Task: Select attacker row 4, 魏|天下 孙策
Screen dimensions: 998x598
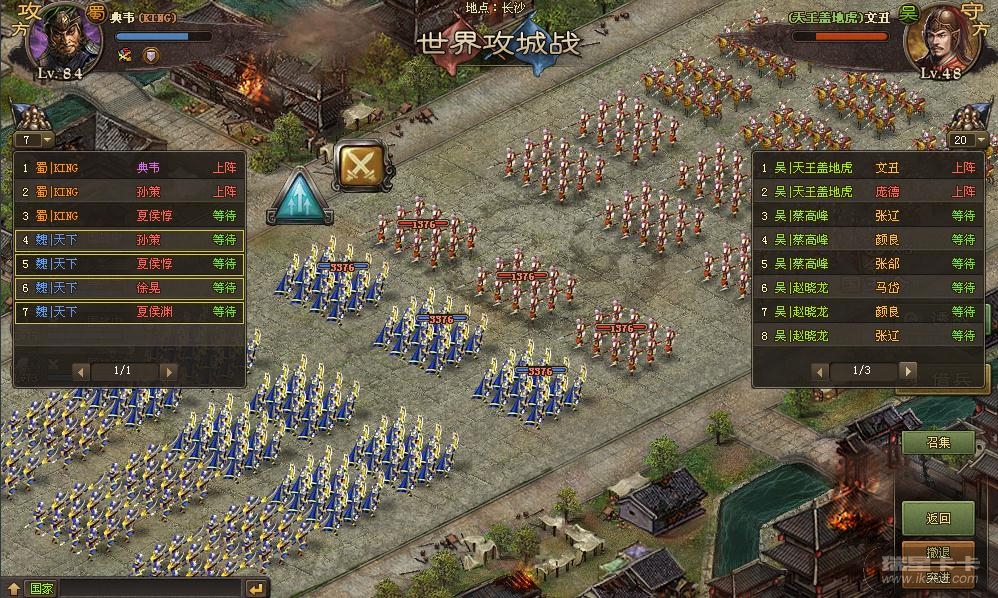Action: pyautogui.click(x=129, y=240)
